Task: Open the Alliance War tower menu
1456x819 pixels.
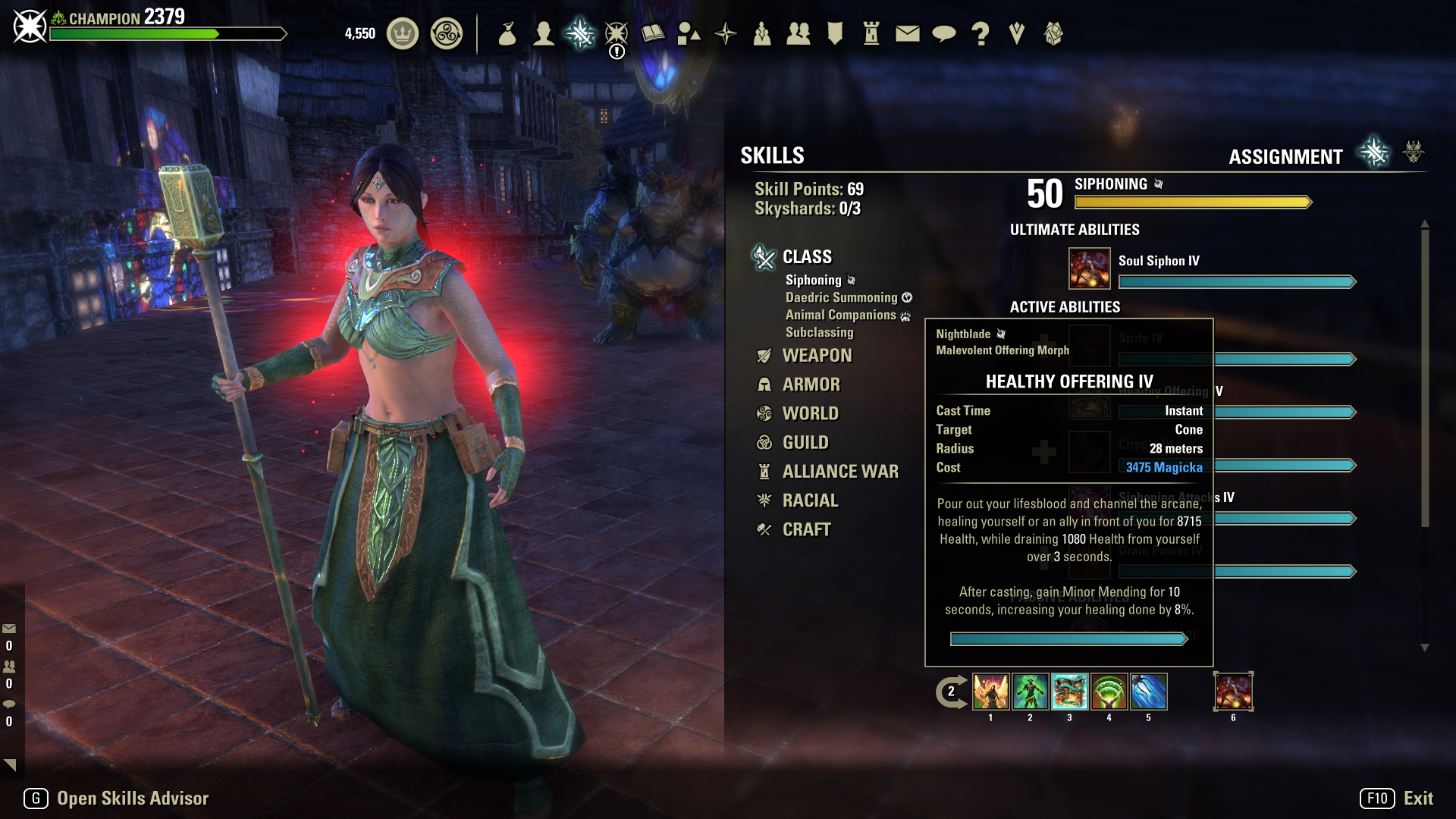Action: coord(871,33)
